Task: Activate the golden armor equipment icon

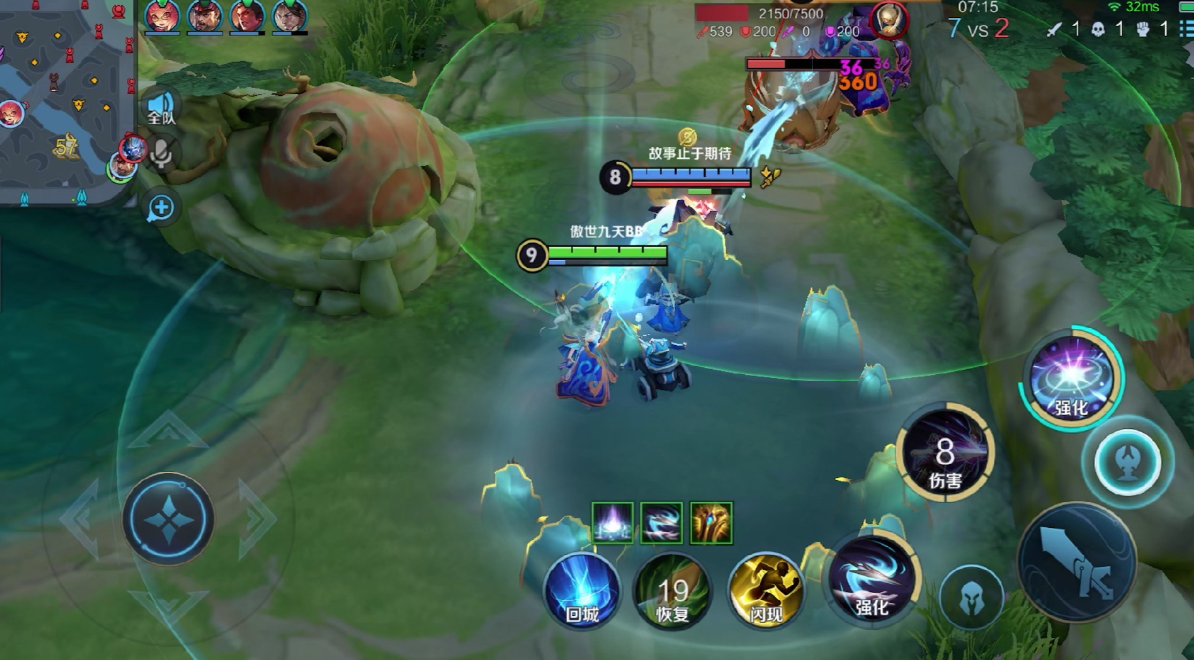Action: [x=711, y=522]
